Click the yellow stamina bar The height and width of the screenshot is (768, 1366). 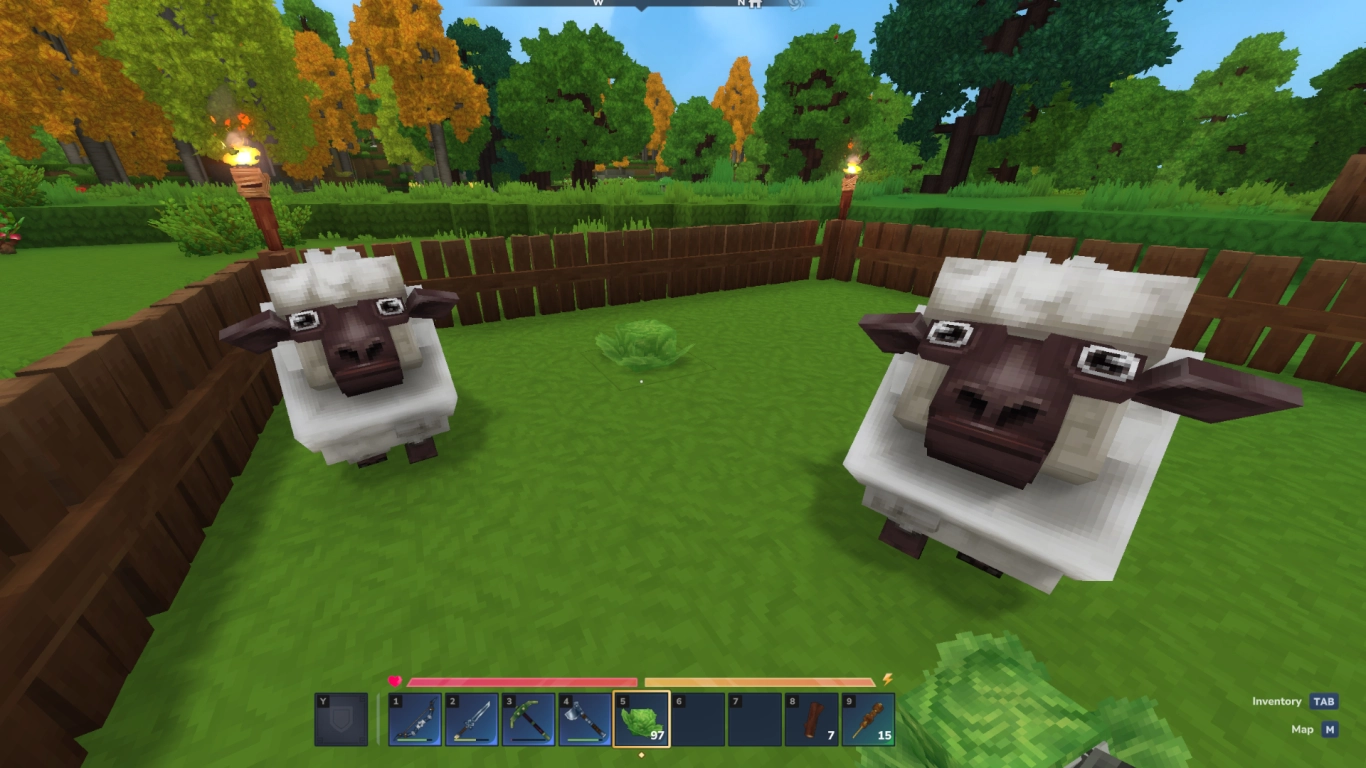coord(760,680)
